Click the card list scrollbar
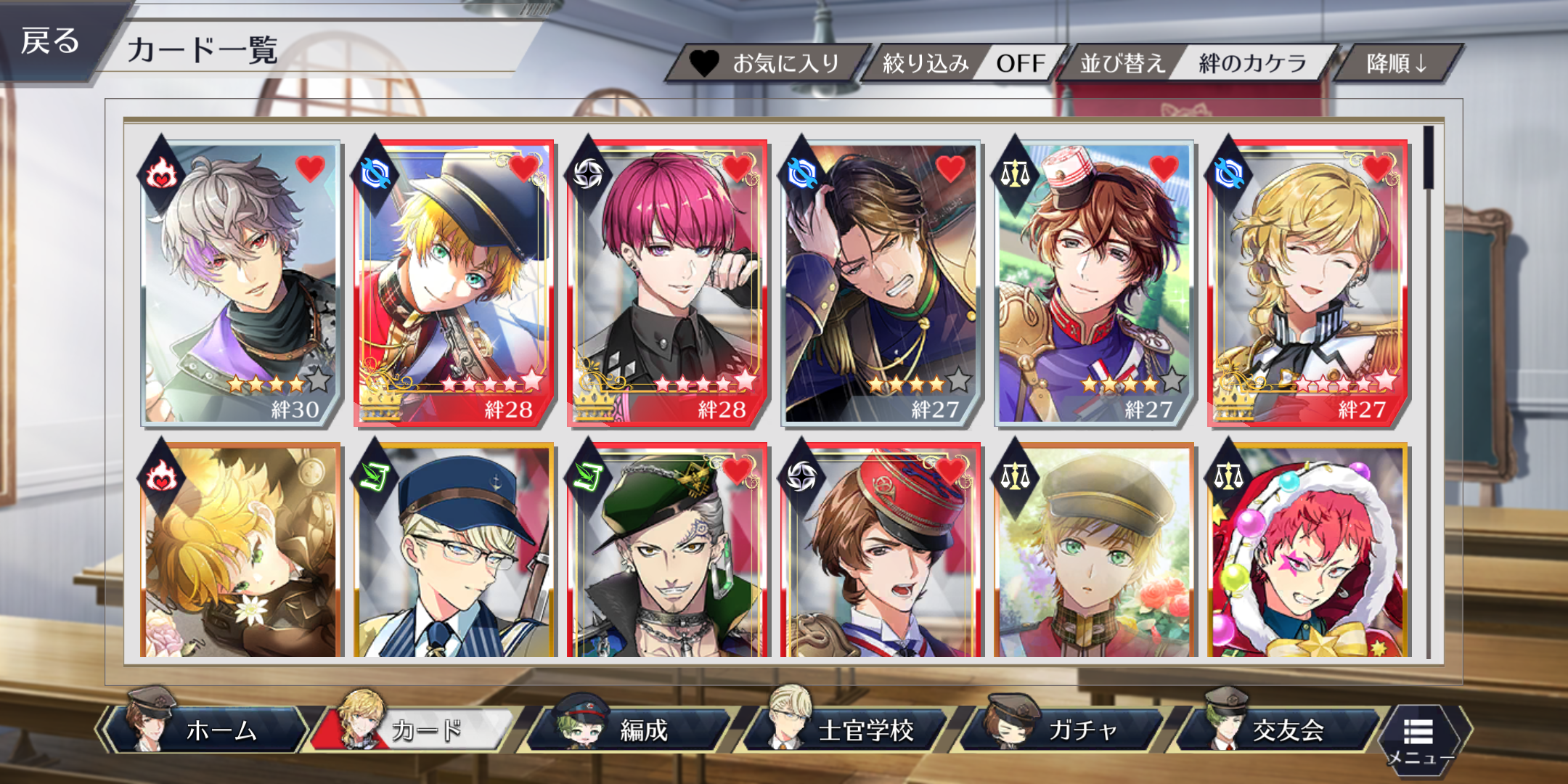Screen dimensions: 1568x784 (x=1428, y=158)
